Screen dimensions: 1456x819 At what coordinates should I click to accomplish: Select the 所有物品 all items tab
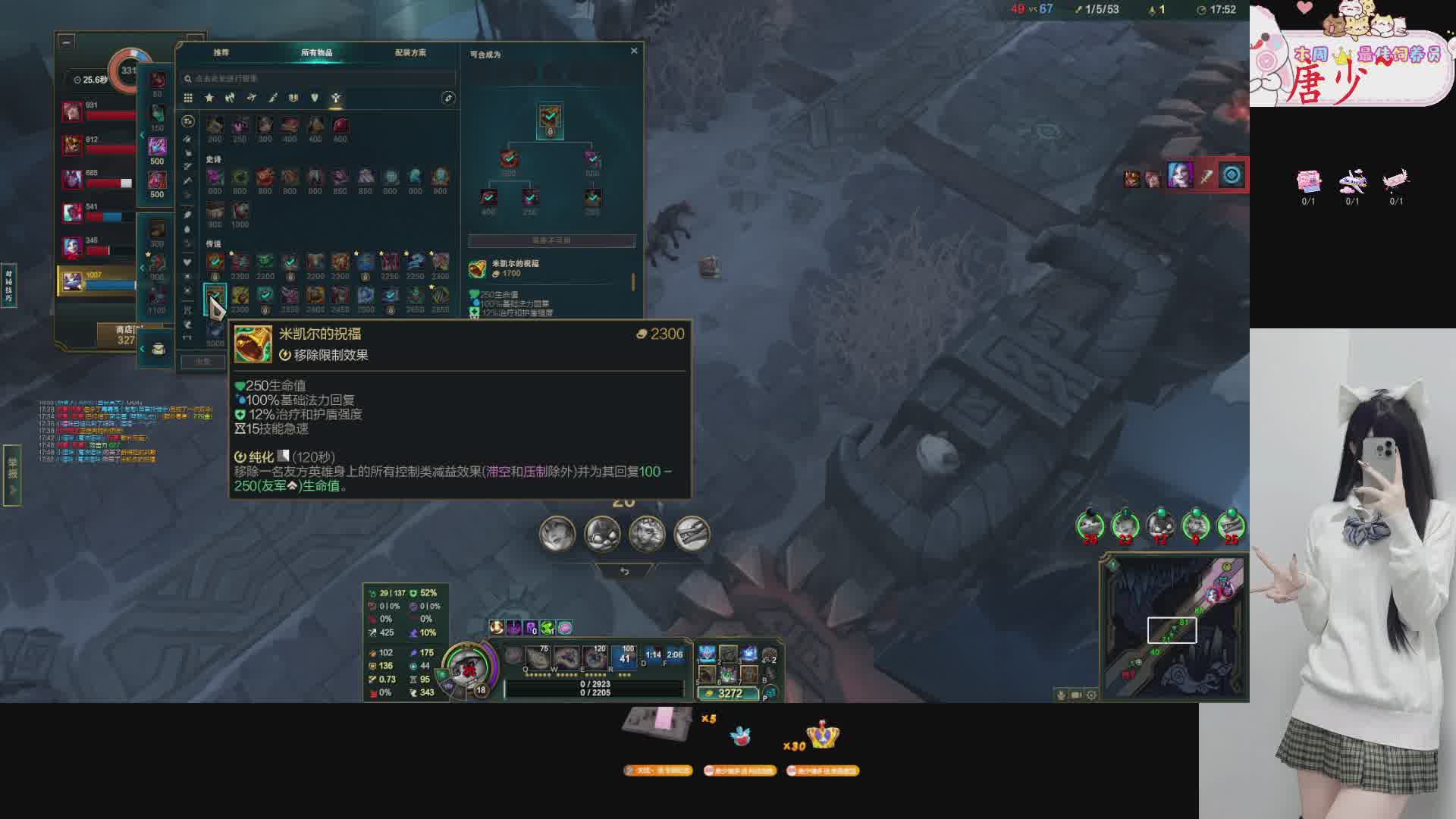316,52
